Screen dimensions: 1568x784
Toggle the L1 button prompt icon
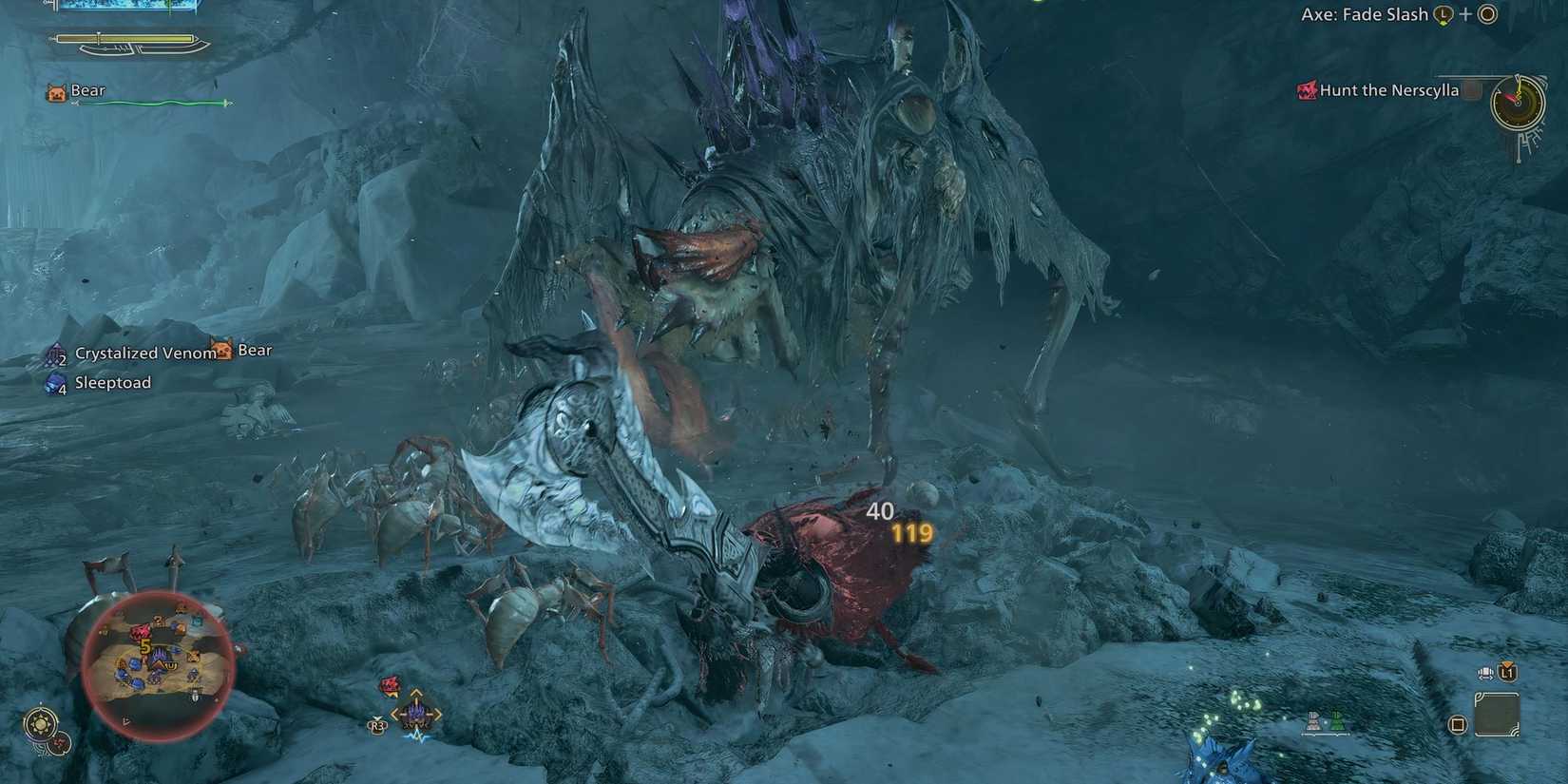tap(1507, 672)
